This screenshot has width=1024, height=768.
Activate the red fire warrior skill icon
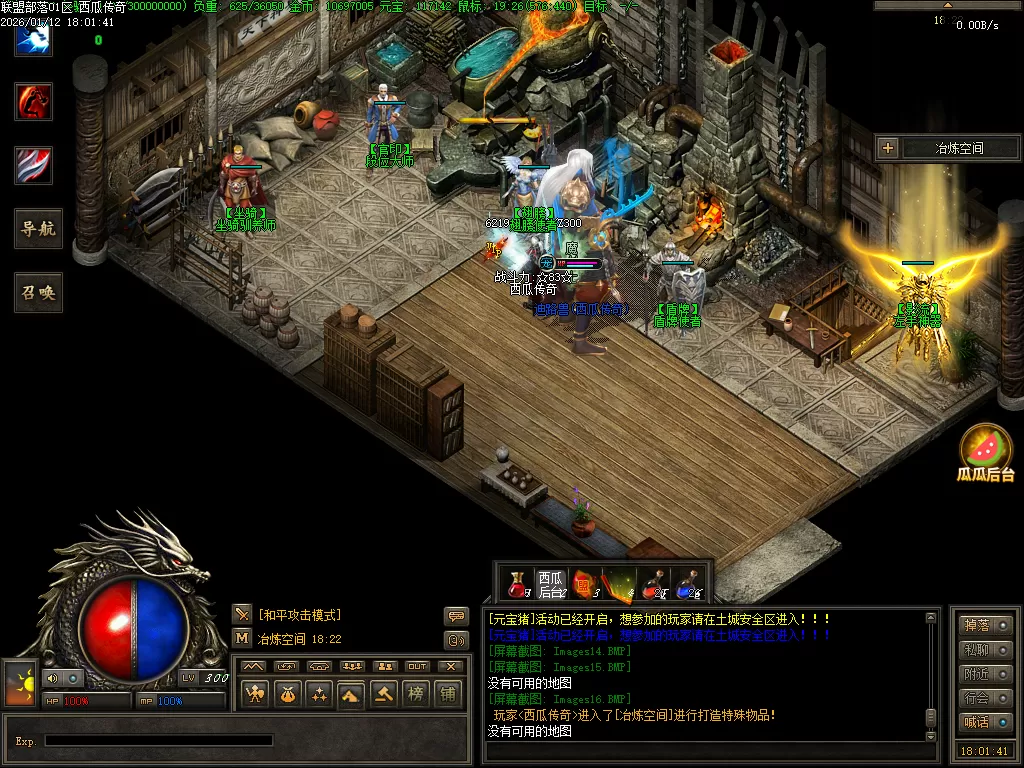tap(33, 101)
